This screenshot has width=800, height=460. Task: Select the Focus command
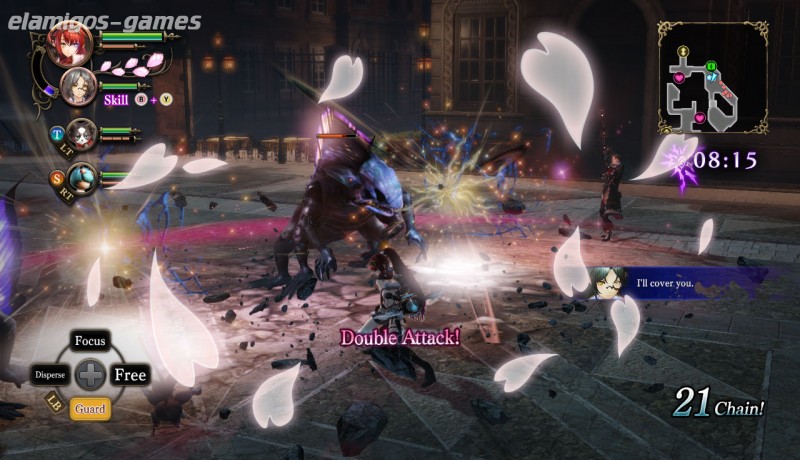point(91,342)
